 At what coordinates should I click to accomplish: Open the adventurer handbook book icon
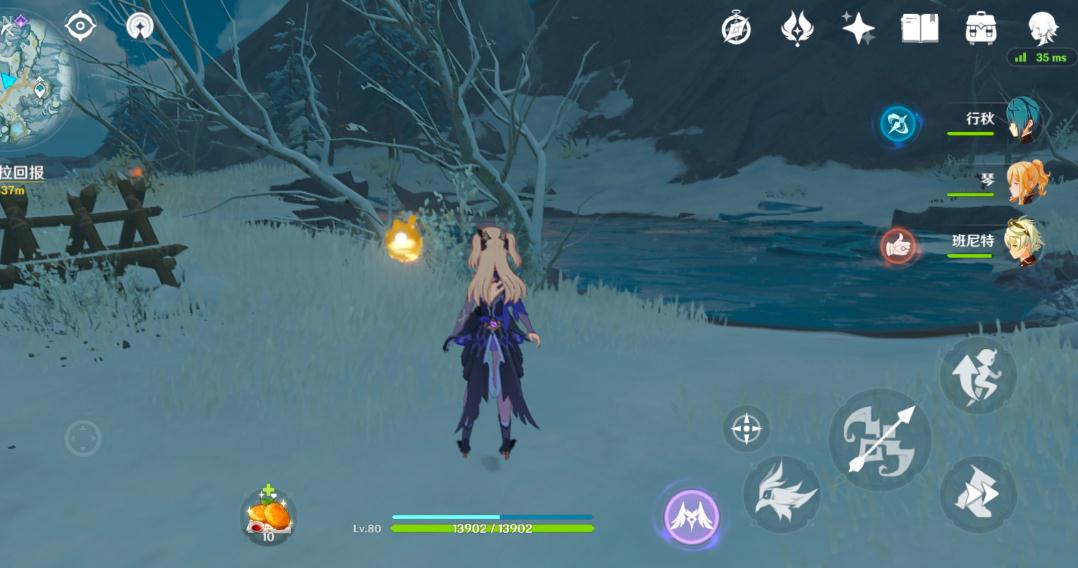coord(919,28)
